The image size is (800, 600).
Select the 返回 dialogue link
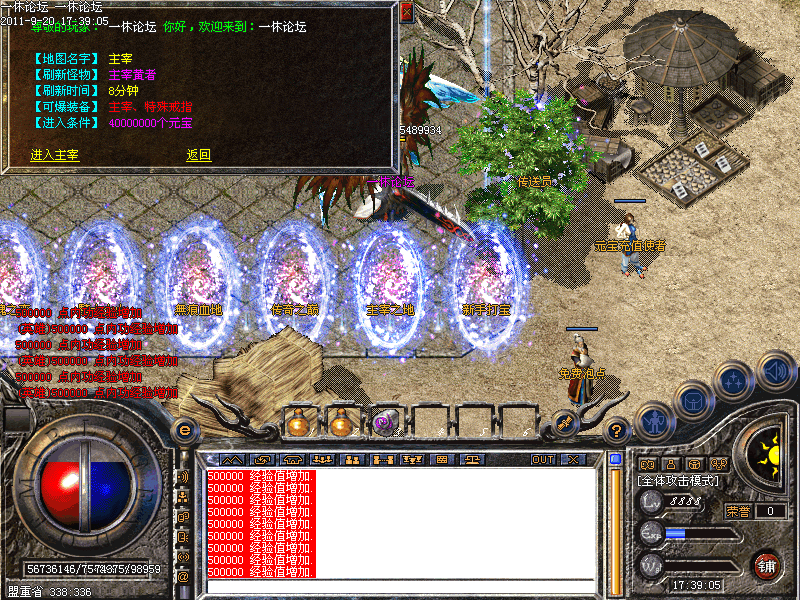point(198,155)
